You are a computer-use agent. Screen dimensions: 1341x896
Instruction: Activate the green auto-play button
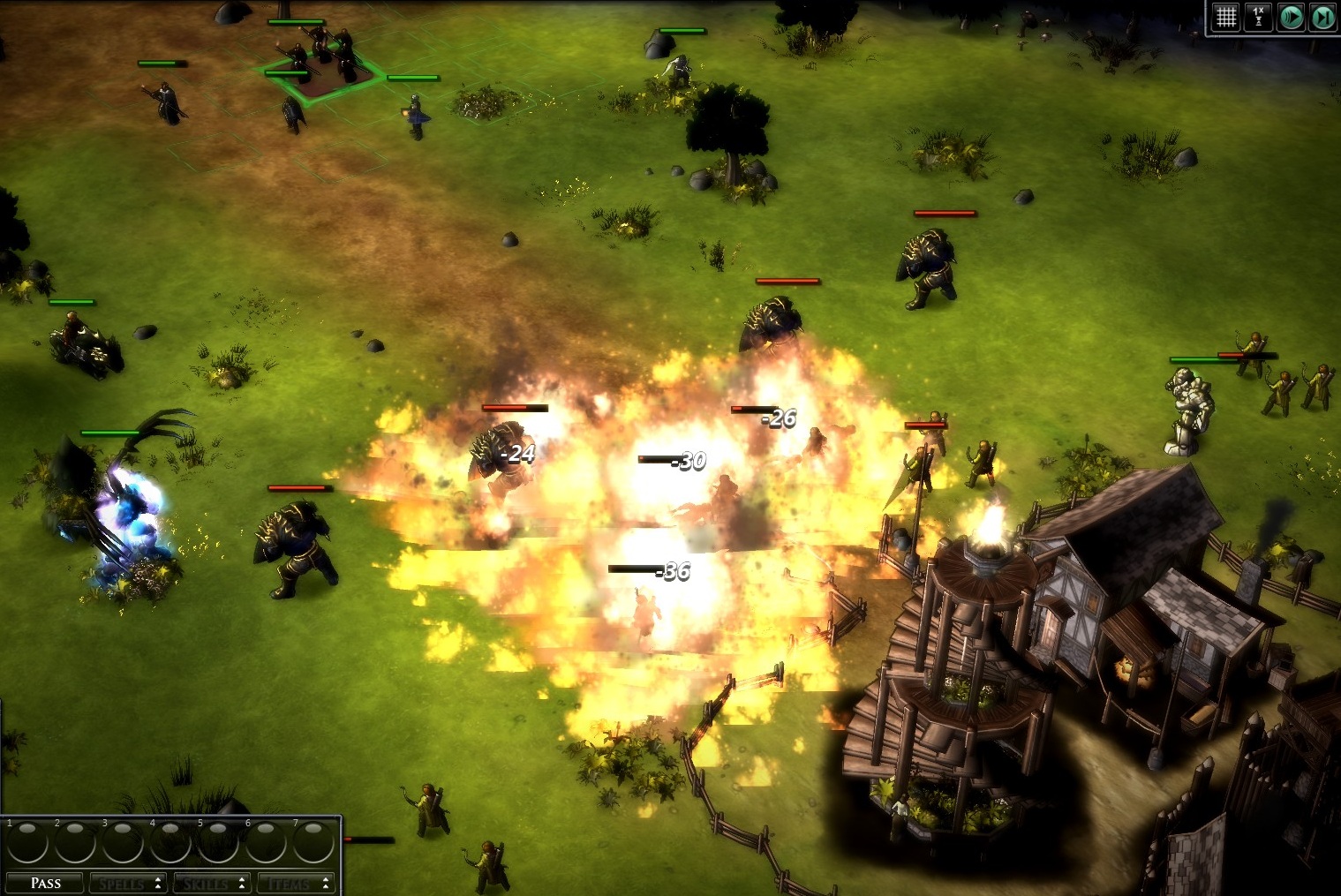point(1291,17)
